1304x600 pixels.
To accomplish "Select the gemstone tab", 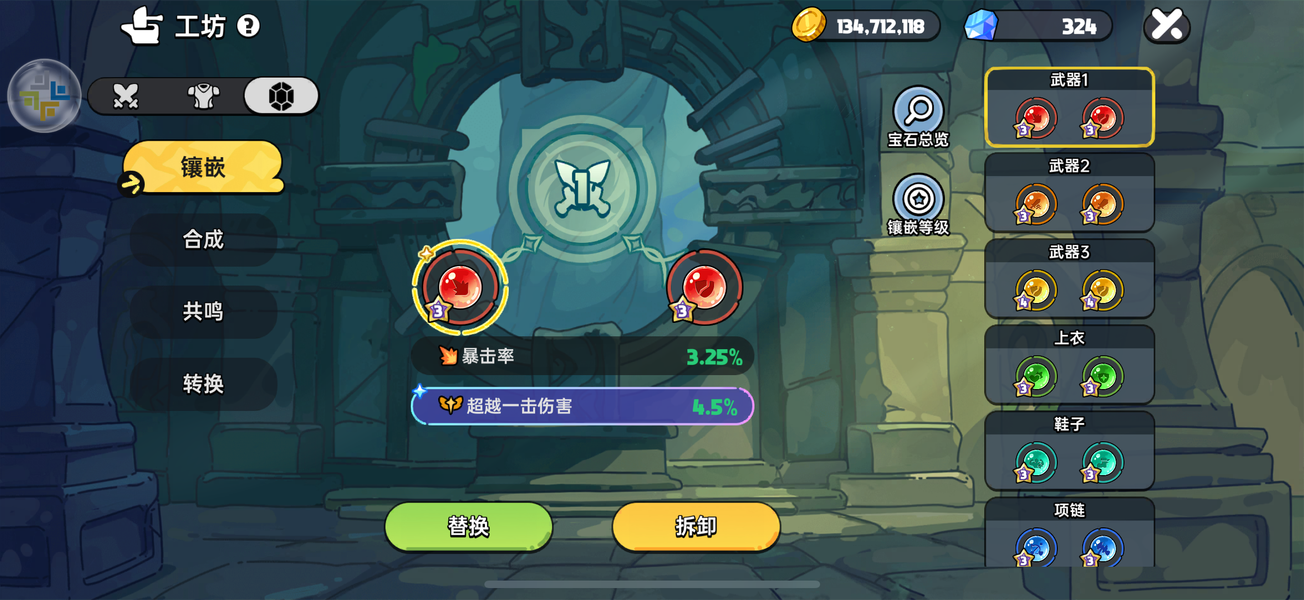I will 281,96.
